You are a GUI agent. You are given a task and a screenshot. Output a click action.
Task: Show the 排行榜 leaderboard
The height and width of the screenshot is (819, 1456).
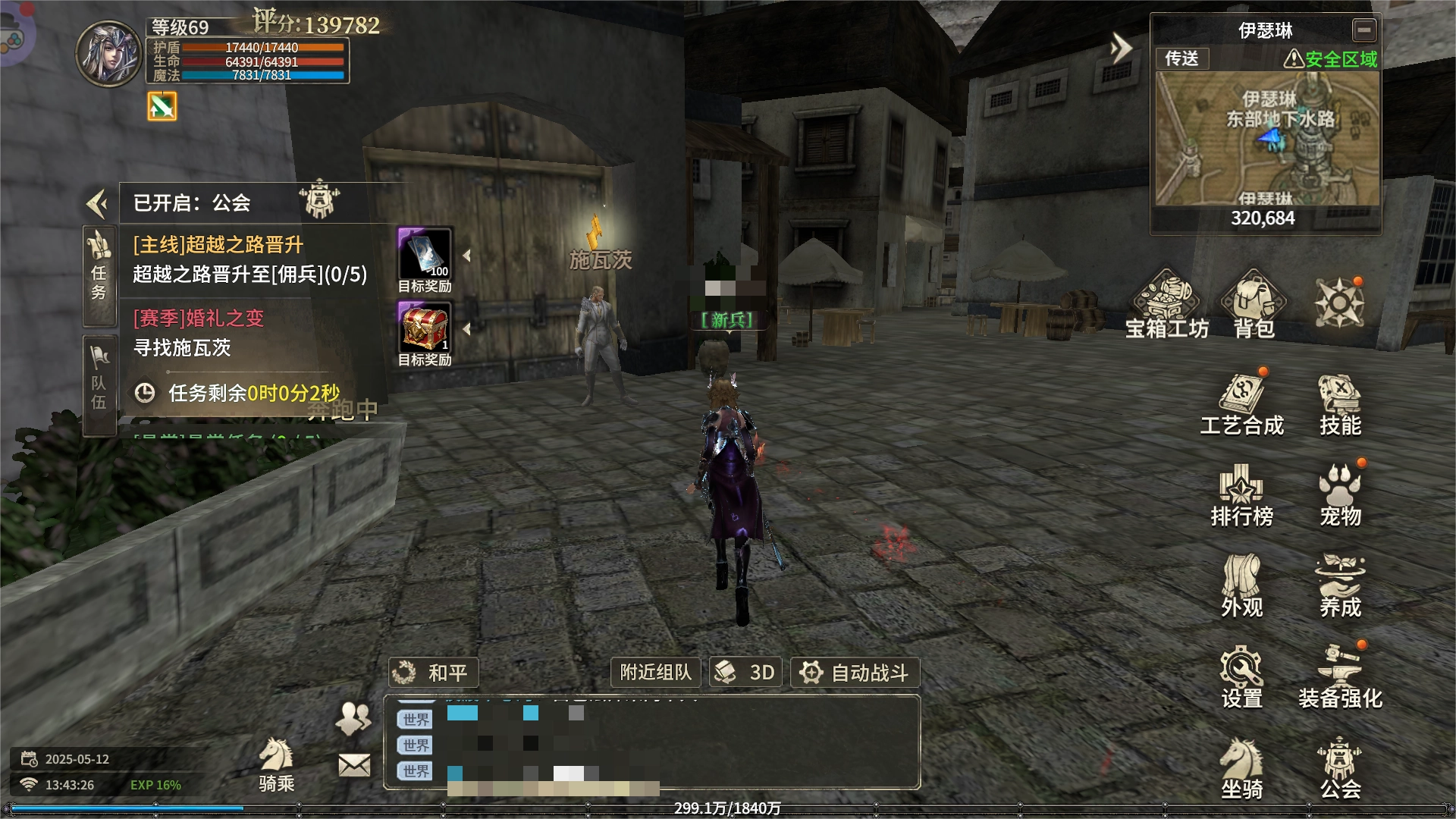1241,495
